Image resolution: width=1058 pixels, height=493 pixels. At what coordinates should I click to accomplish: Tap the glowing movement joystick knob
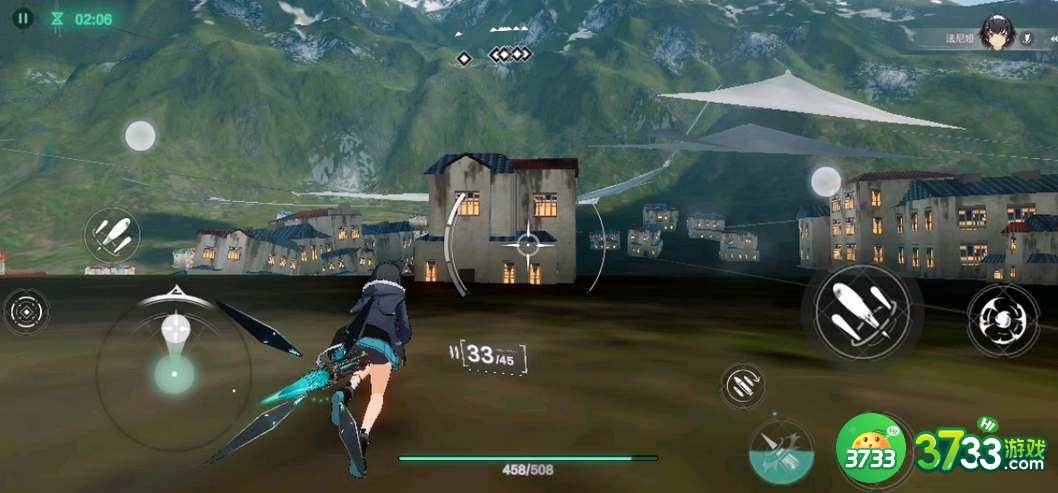pos(174,373)
